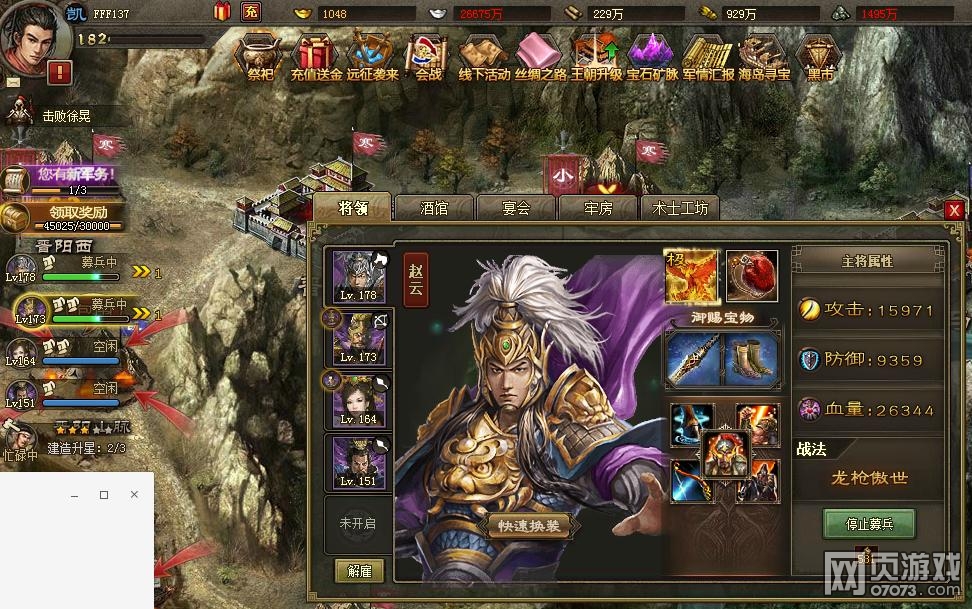The width and height of the screenshot is (972, 609).
Task: Open the 充值送金 gift box event
Action: click(316, 56)
